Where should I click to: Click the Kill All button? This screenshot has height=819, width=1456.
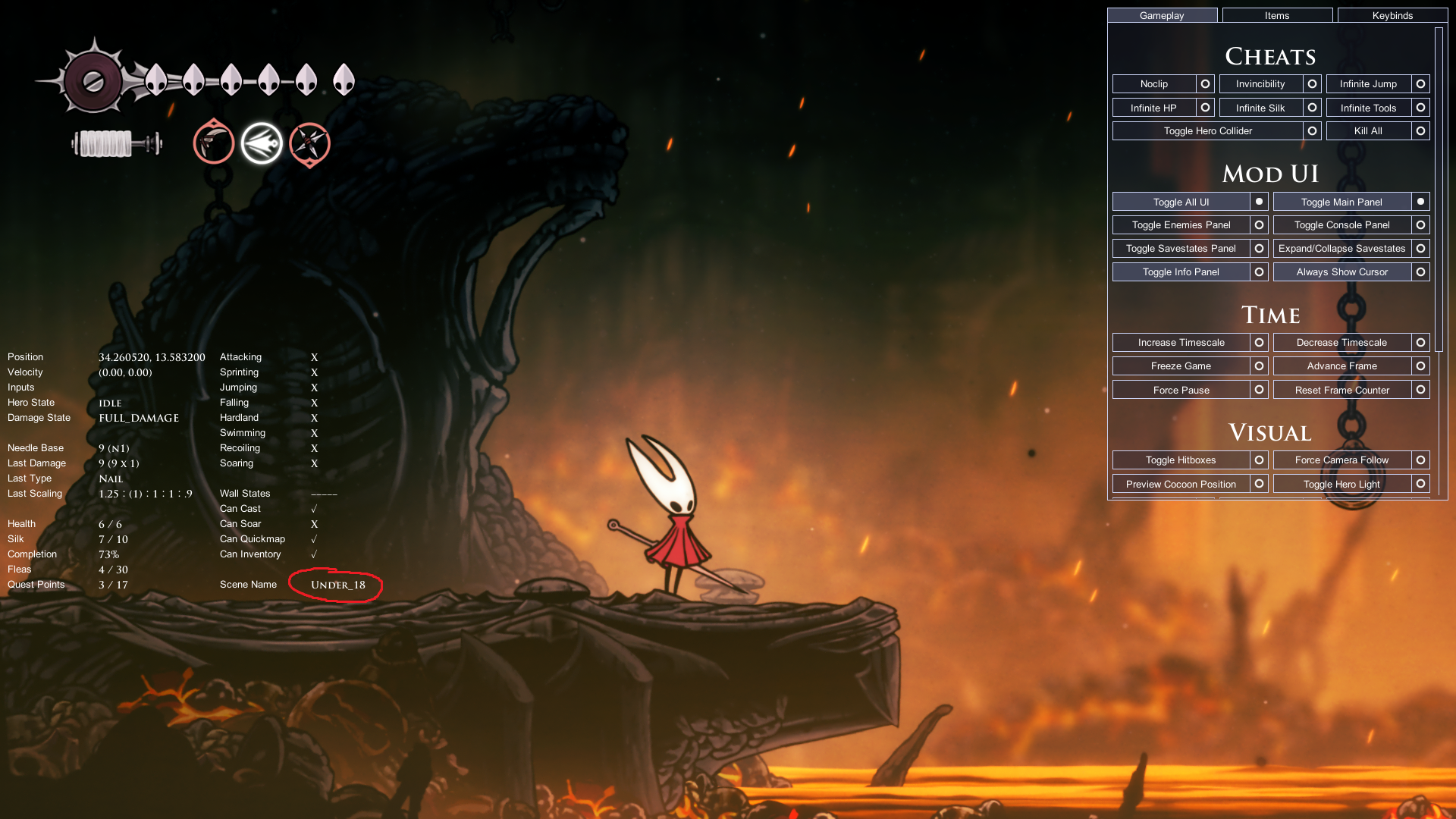tap(1368, 131)
